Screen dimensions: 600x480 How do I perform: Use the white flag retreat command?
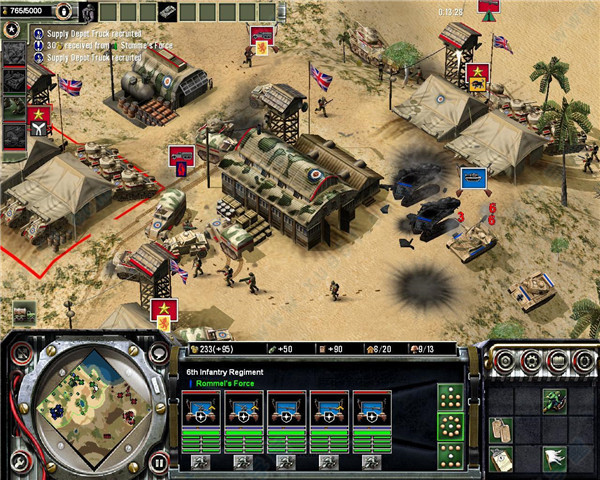(555, 458)
